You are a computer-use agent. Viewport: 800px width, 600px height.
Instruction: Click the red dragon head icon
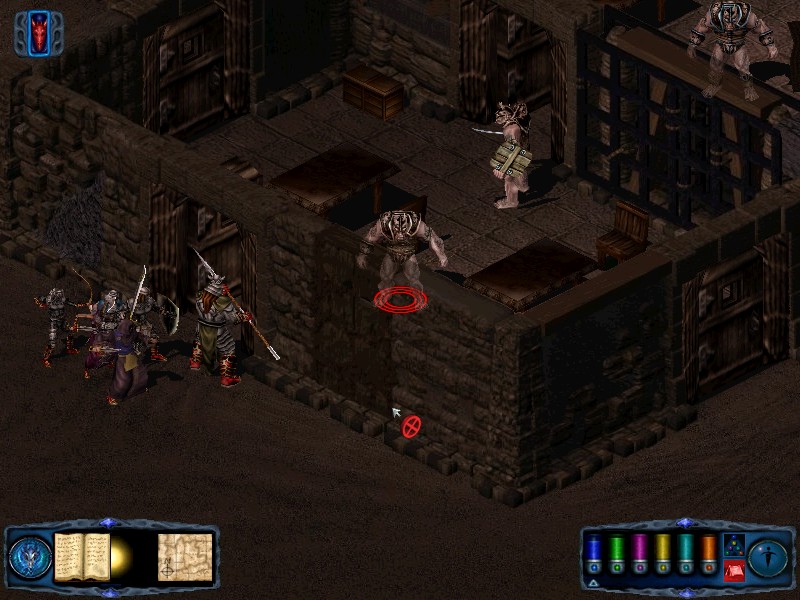click(39, 33)
